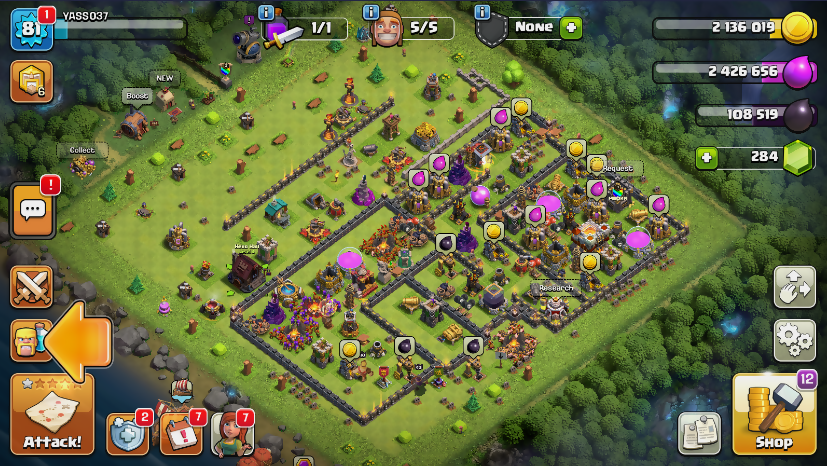This screenshot has width=827, height=466.
Task: Show info for the shield status
Action: click(483, 12)
